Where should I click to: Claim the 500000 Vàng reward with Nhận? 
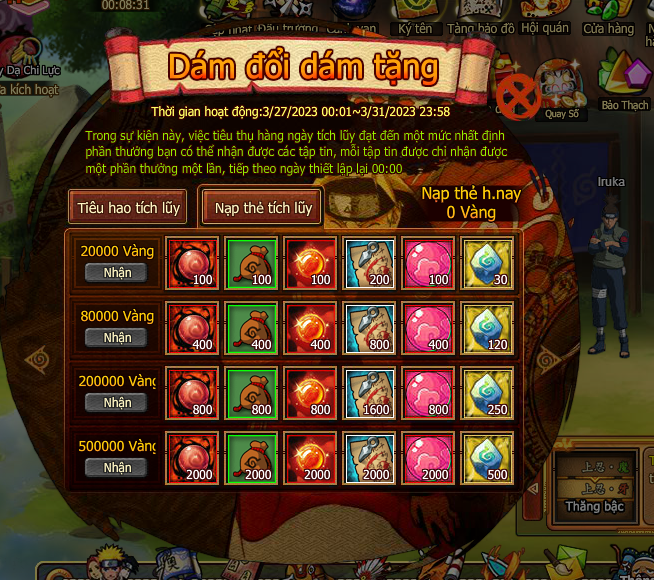pyautogui.click(x=117, y=467)
